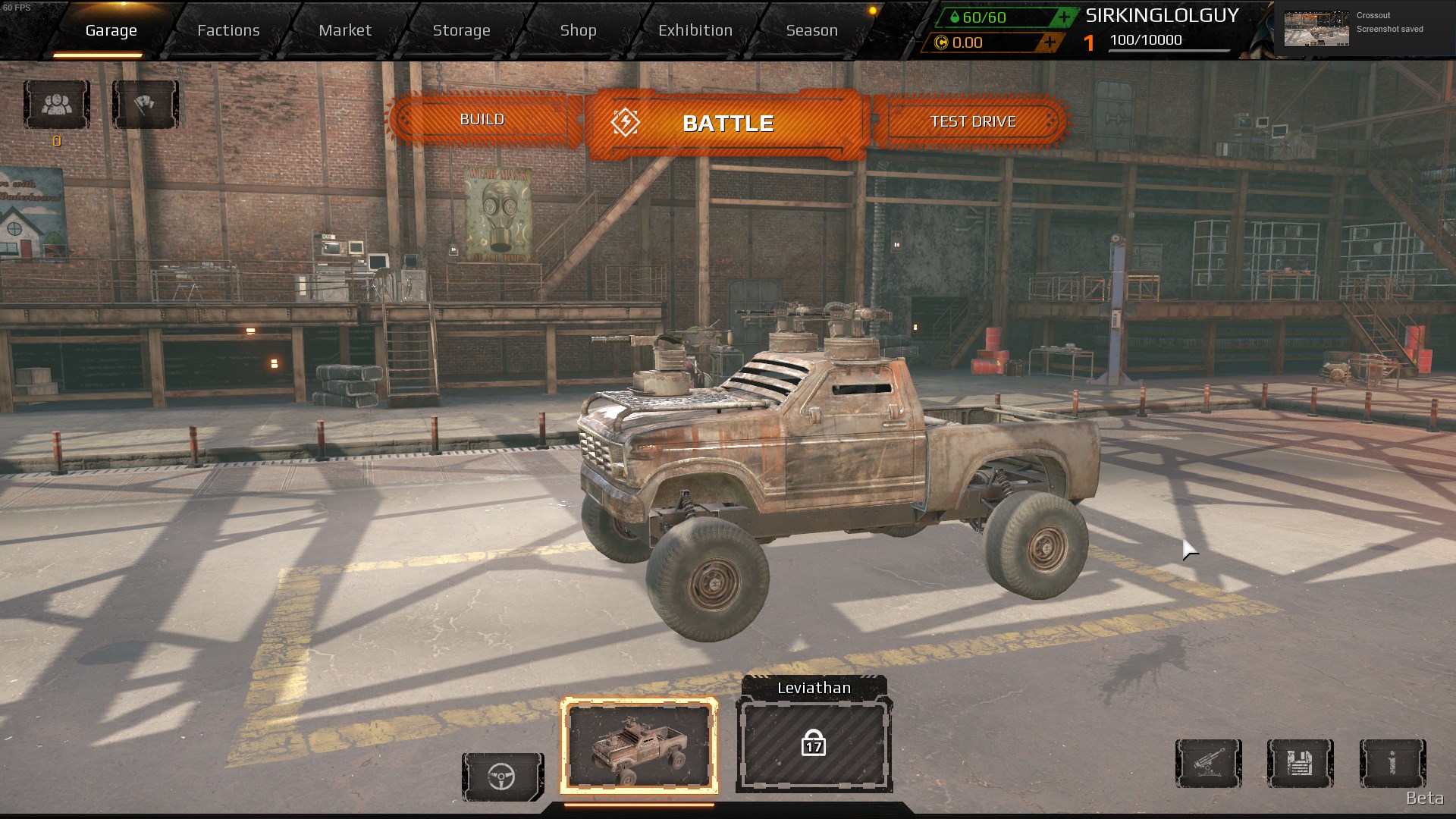1456x819 pixels.
Task: Click the crossed flags icon button
Action: (145, 105)
